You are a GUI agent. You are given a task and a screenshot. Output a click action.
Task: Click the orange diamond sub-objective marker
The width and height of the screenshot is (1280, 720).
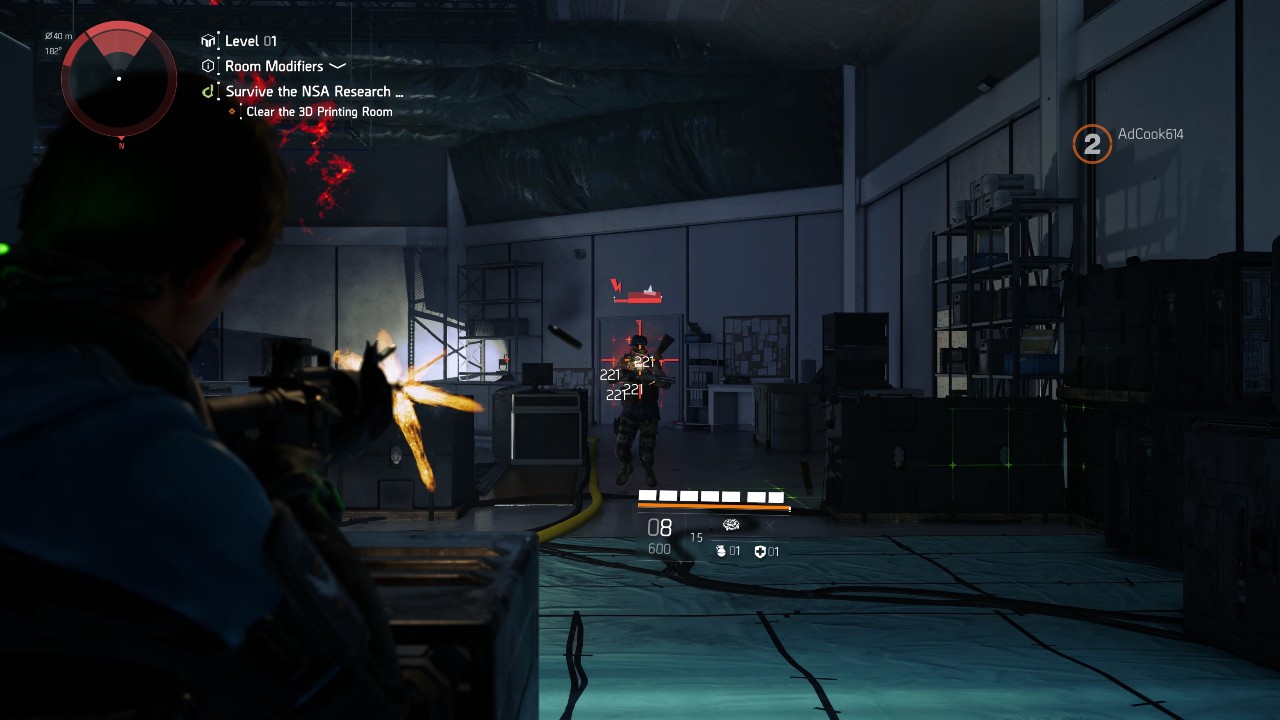click(233, 111)
